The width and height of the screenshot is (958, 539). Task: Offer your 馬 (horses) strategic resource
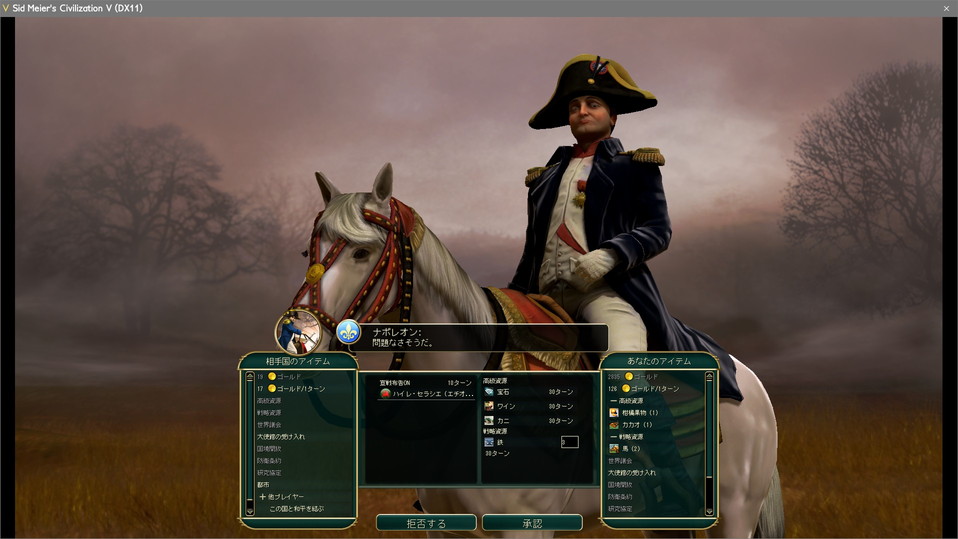click(x=632, y=448)
